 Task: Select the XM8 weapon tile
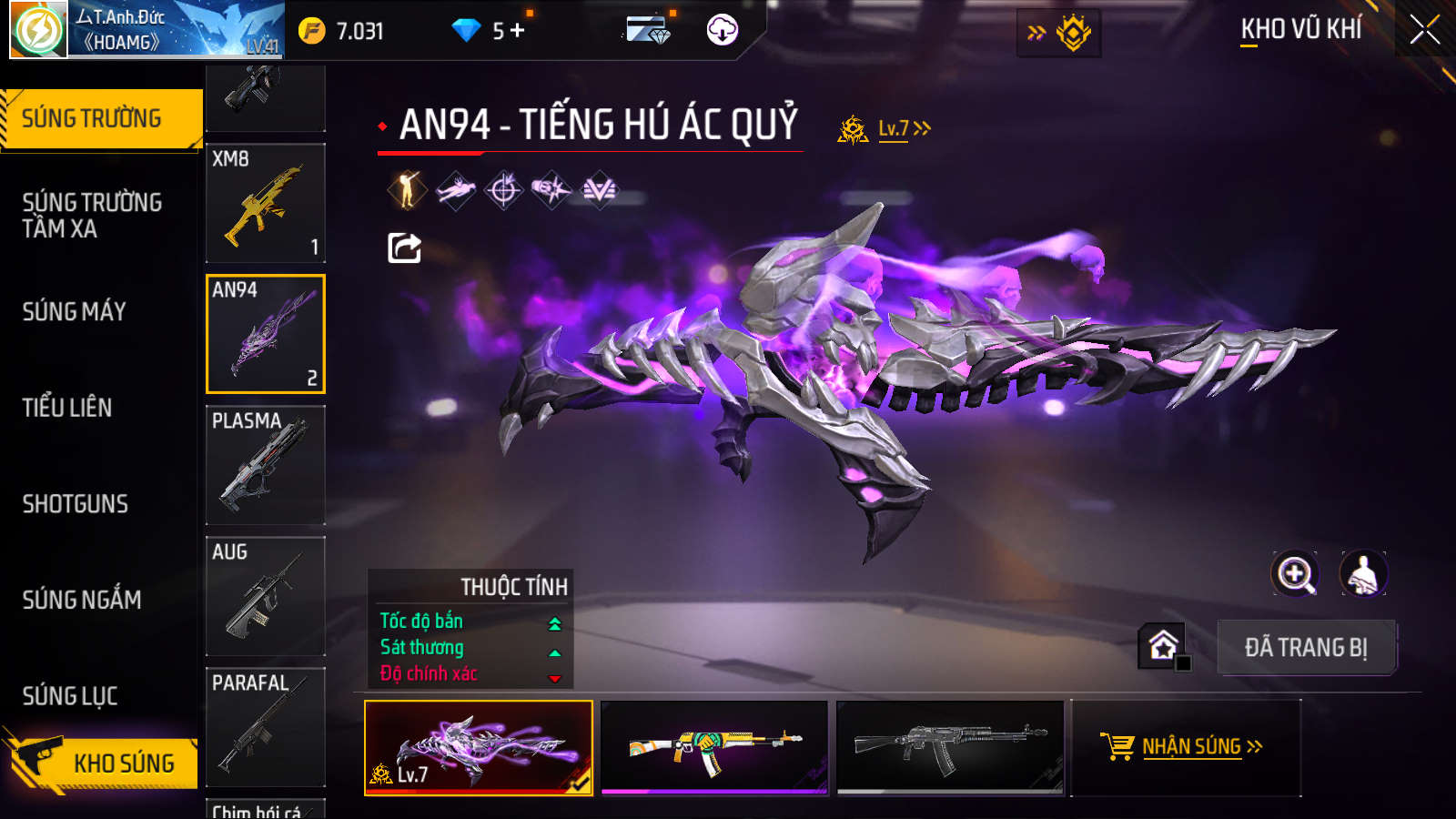266,203
